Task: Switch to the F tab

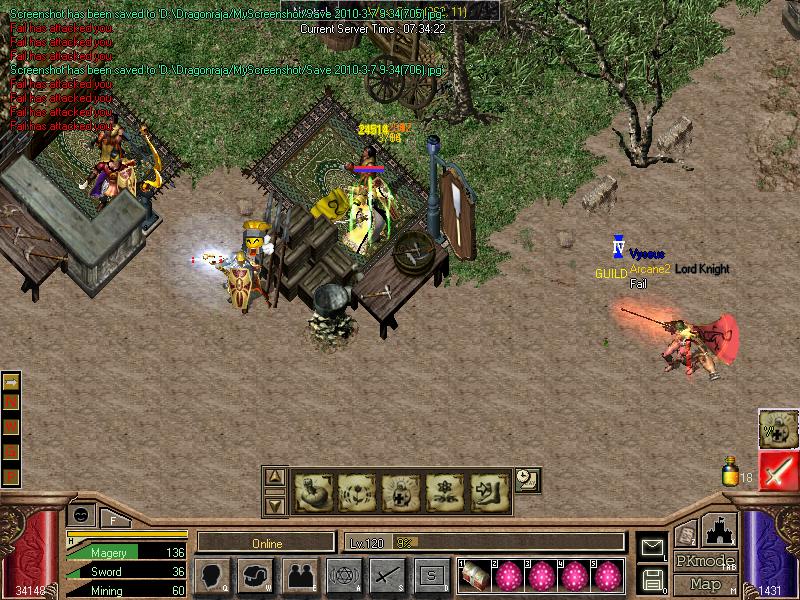Action: [113, 518]
